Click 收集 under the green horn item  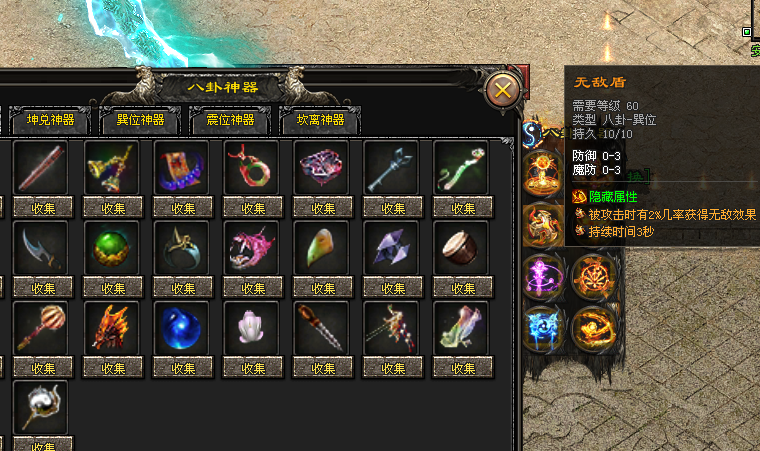click(321, 288)
